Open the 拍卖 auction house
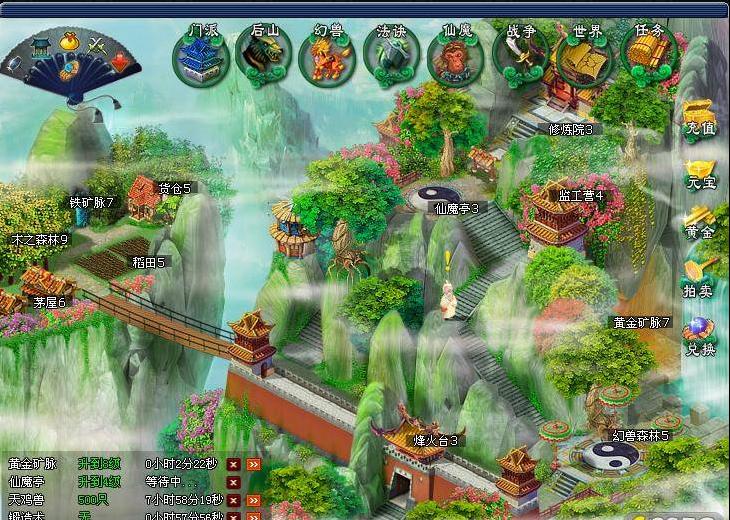 (x=700, y=277)
